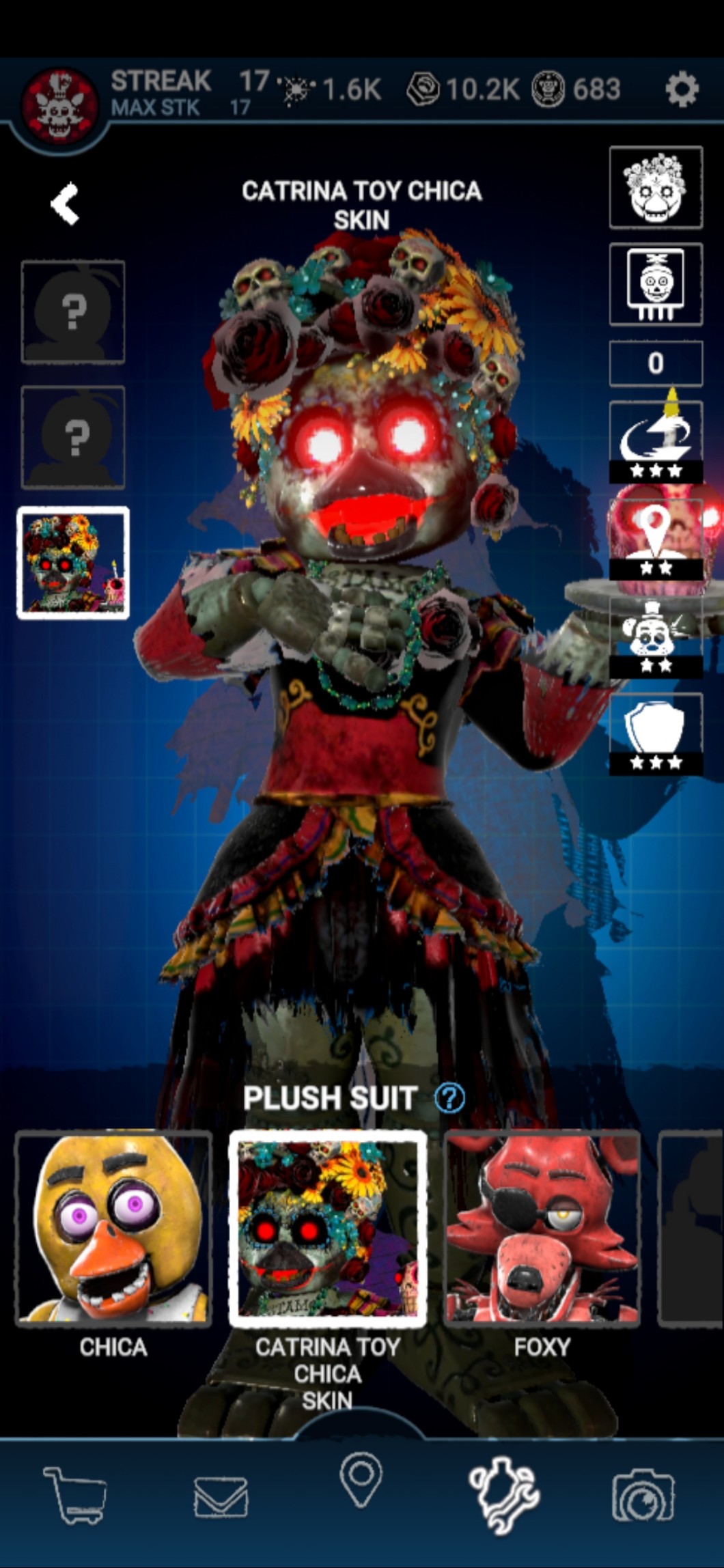Open the camera tab
The width and height of the screenshot is (724, 1568).
pos(643,1494)
